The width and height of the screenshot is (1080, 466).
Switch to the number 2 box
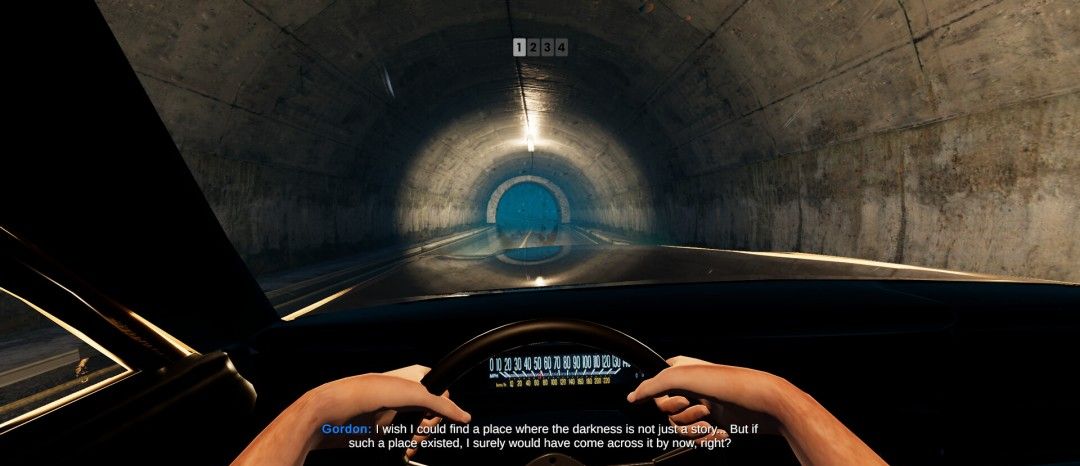(x=533, y=47)
